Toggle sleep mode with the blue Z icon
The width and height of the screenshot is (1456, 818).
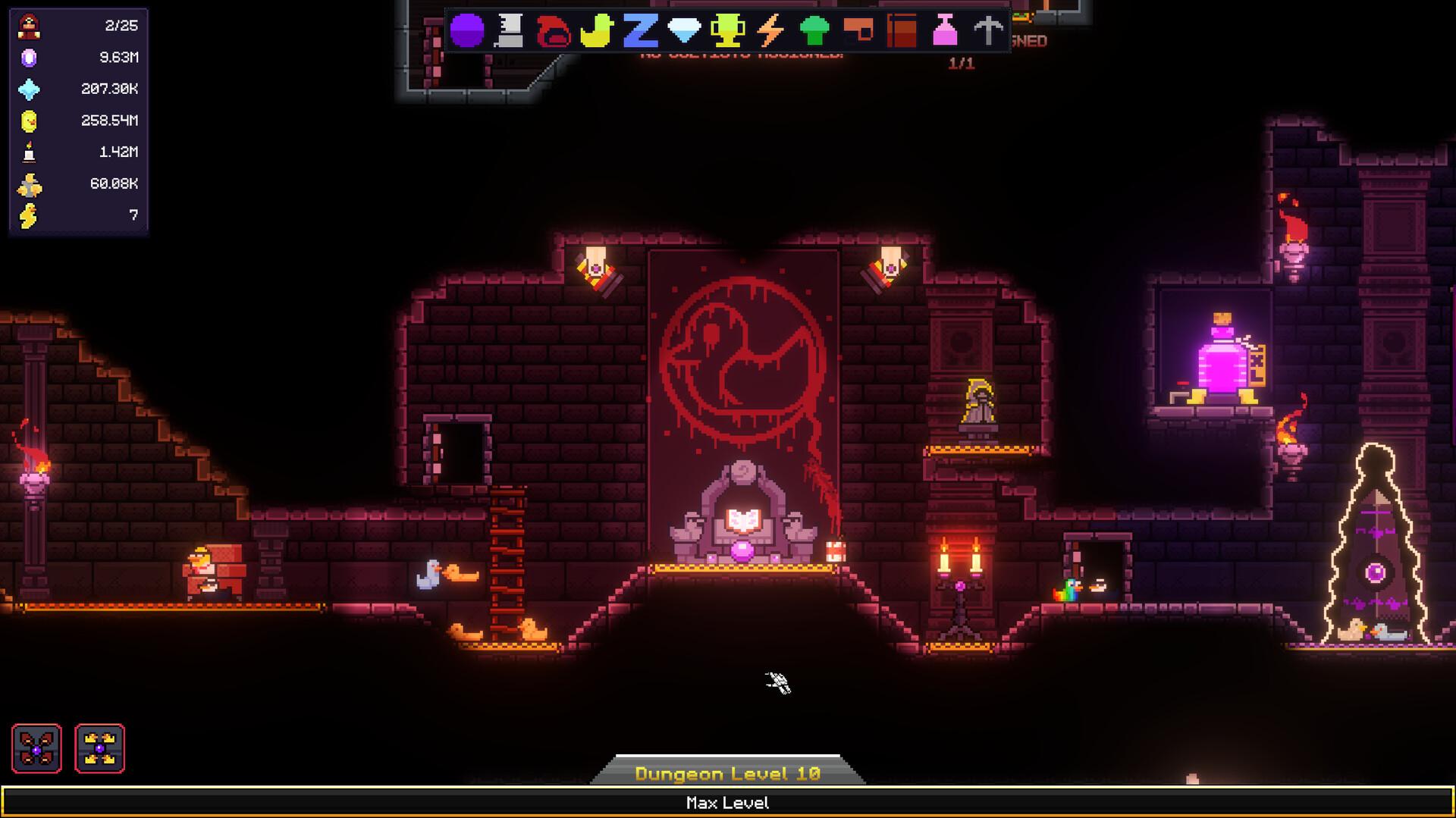[x=640, y=30]
